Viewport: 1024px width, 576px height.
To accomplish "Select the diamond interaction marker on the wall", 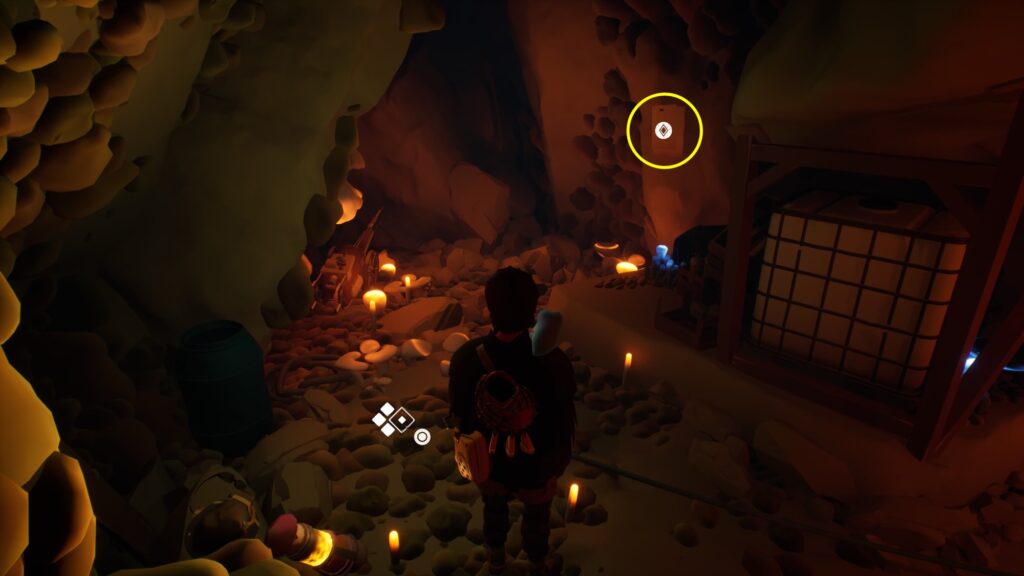I will click(x=662, y=130).
